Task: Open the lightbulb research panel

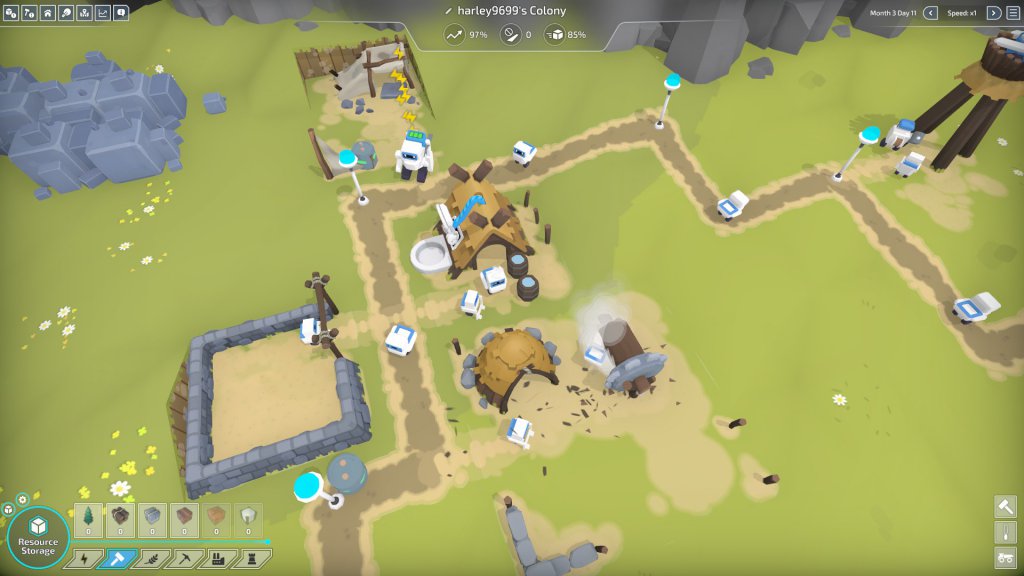Action: point(65,13)
